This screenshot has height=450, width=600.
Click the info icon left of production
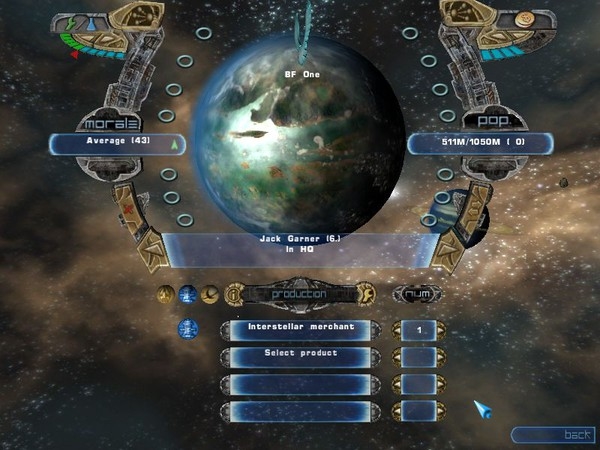(232, 294)
